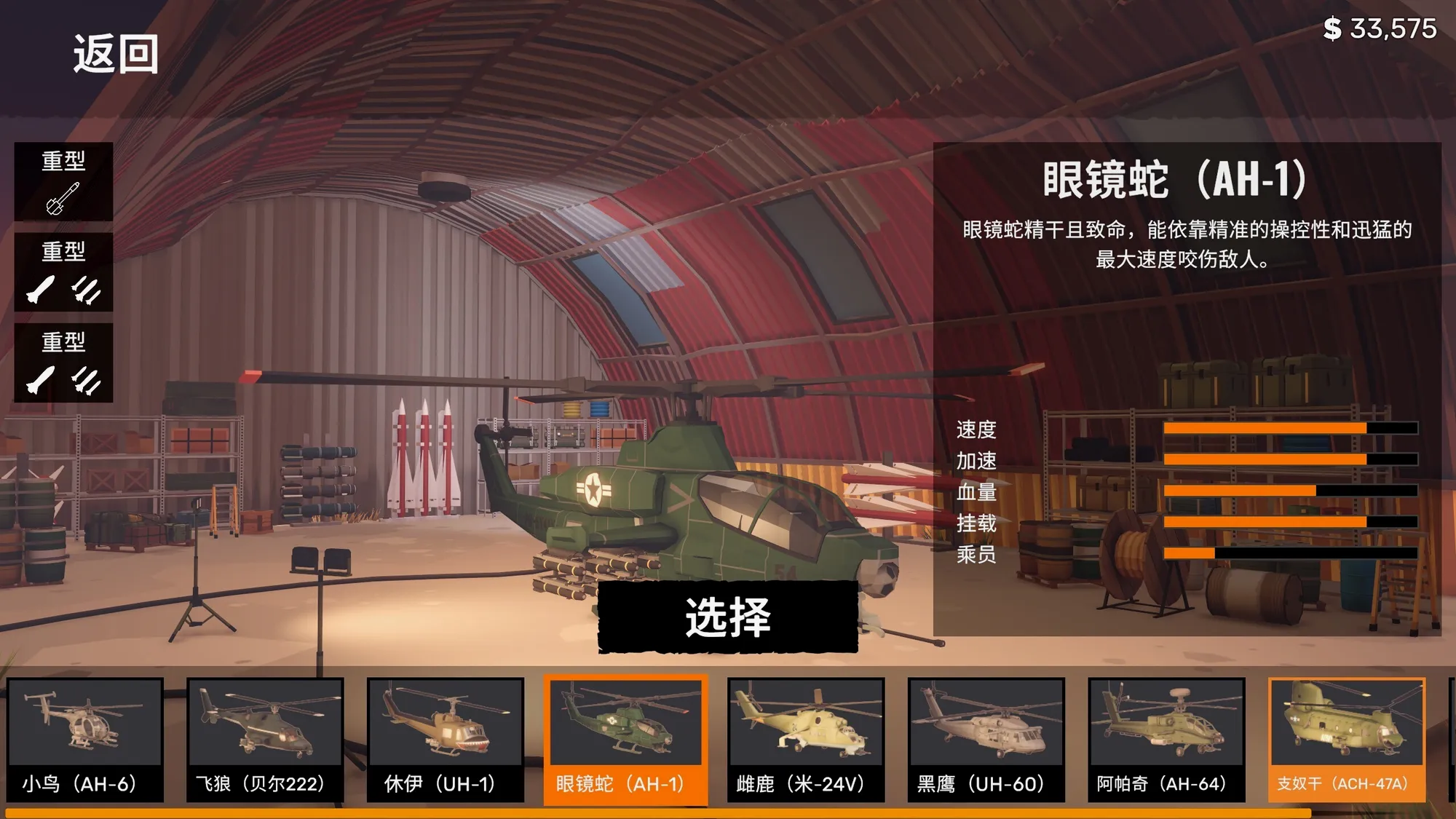The height and width of the screenshot is (819, 1456).
Task: Confirm helicopter with the 选择 button
Action: pyautogui.click(x=727, y=617)
